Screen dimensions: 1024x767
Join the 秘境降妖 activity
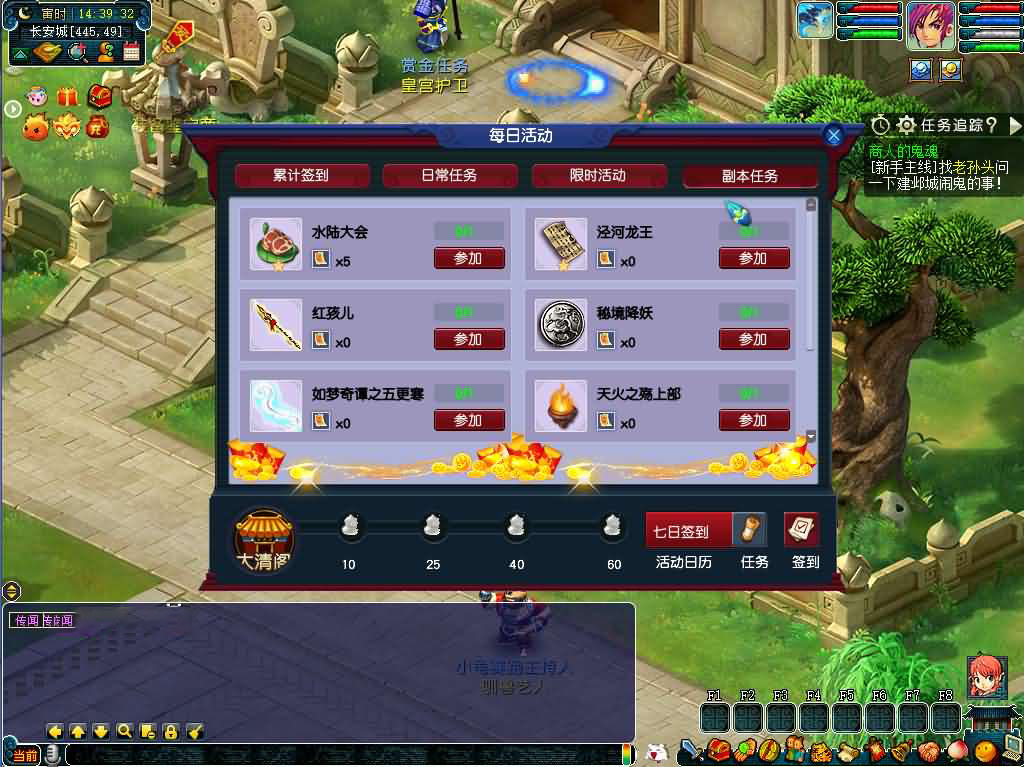(753, 339)
